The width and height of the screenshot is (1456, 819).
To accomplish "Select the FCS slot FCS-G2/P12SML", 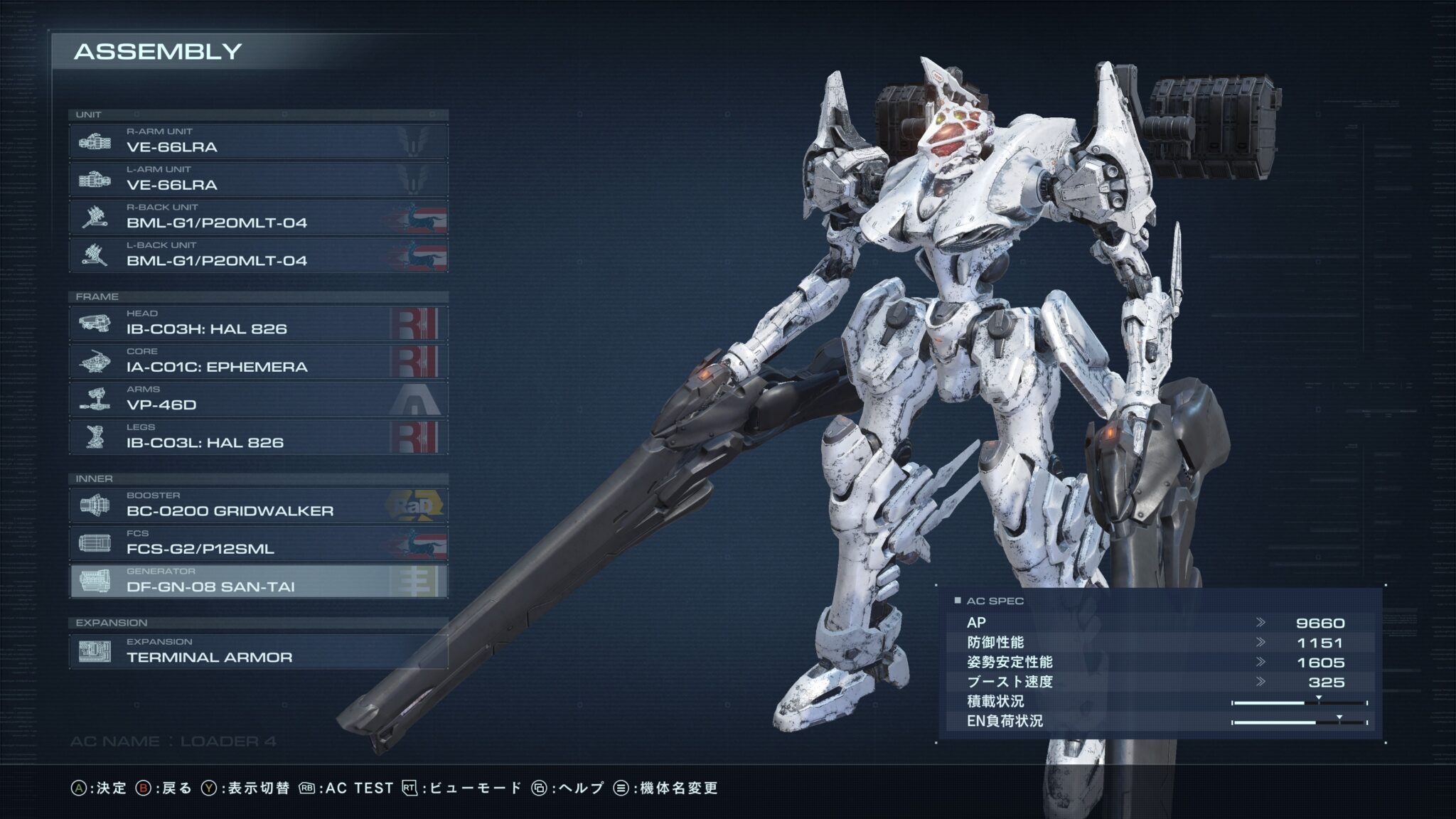I will click(x=258, y=543).
